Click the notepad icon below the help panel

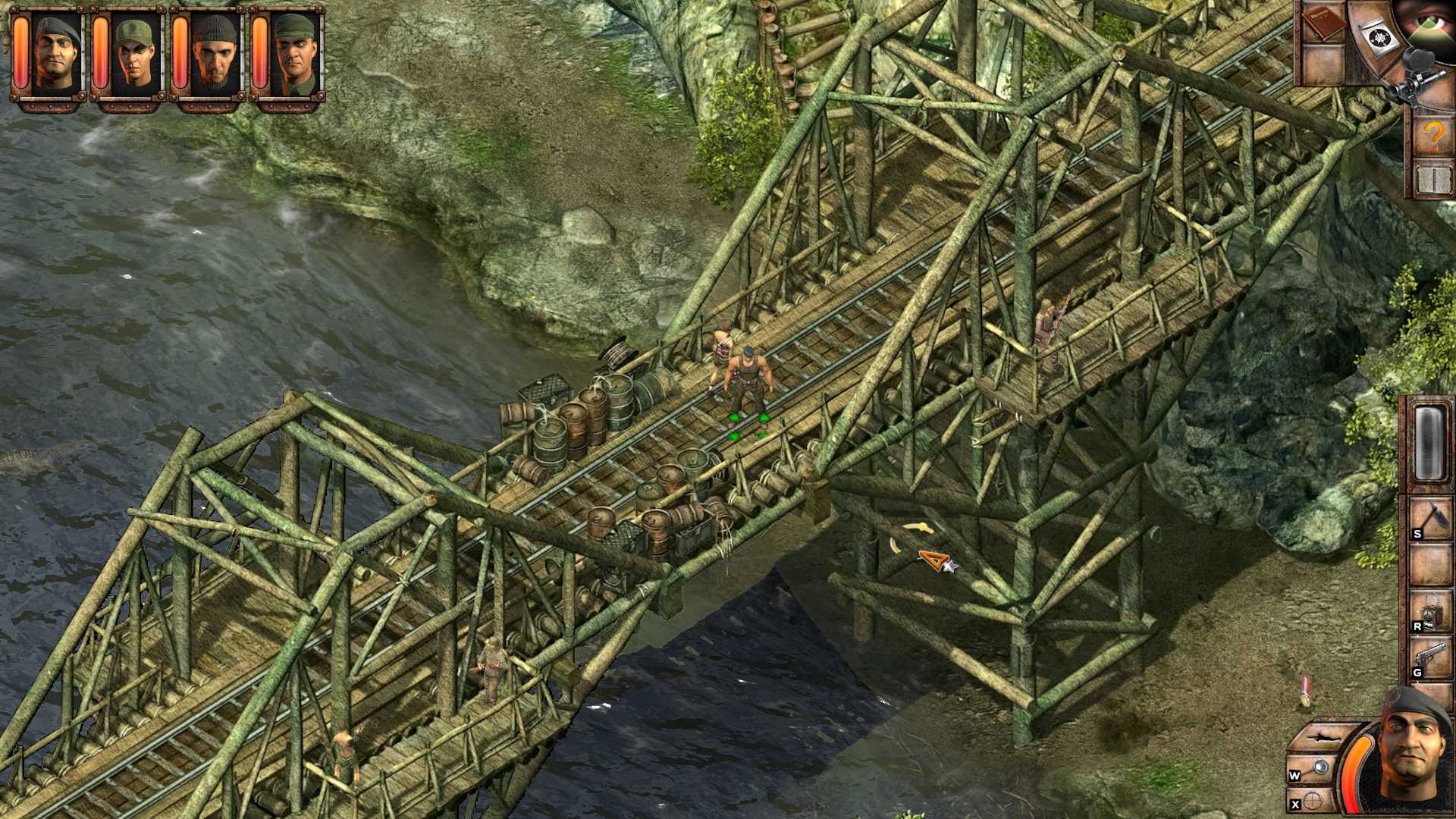[1432, 179]
